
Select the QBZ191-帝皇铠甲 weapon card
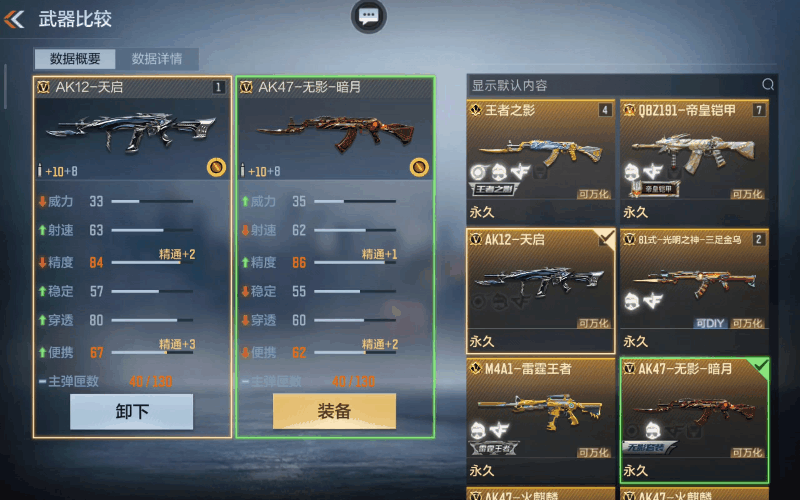(694, 160)
